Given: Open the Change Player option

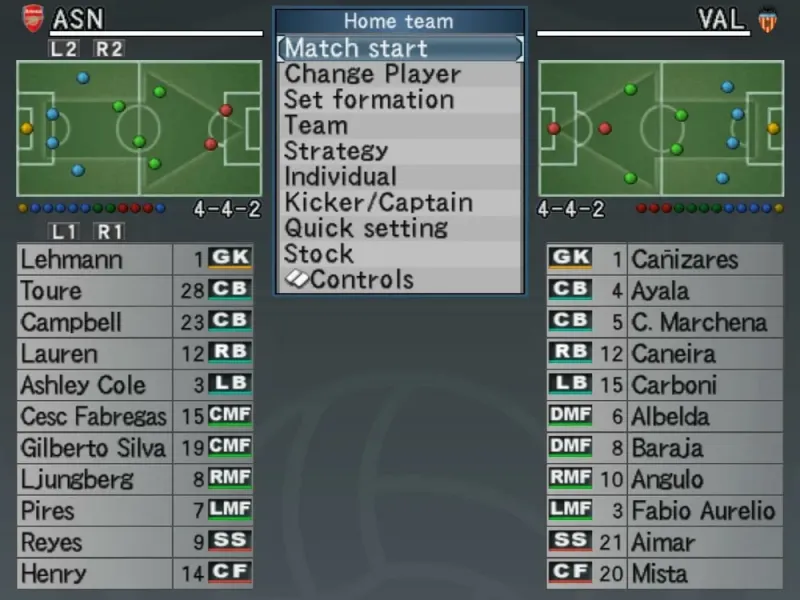Looking at the screenshot, I should point(373,74).
